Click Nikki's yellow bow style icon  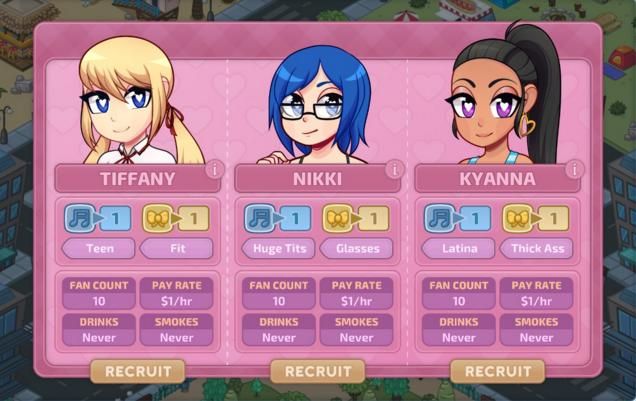click(x=338, y=218)
